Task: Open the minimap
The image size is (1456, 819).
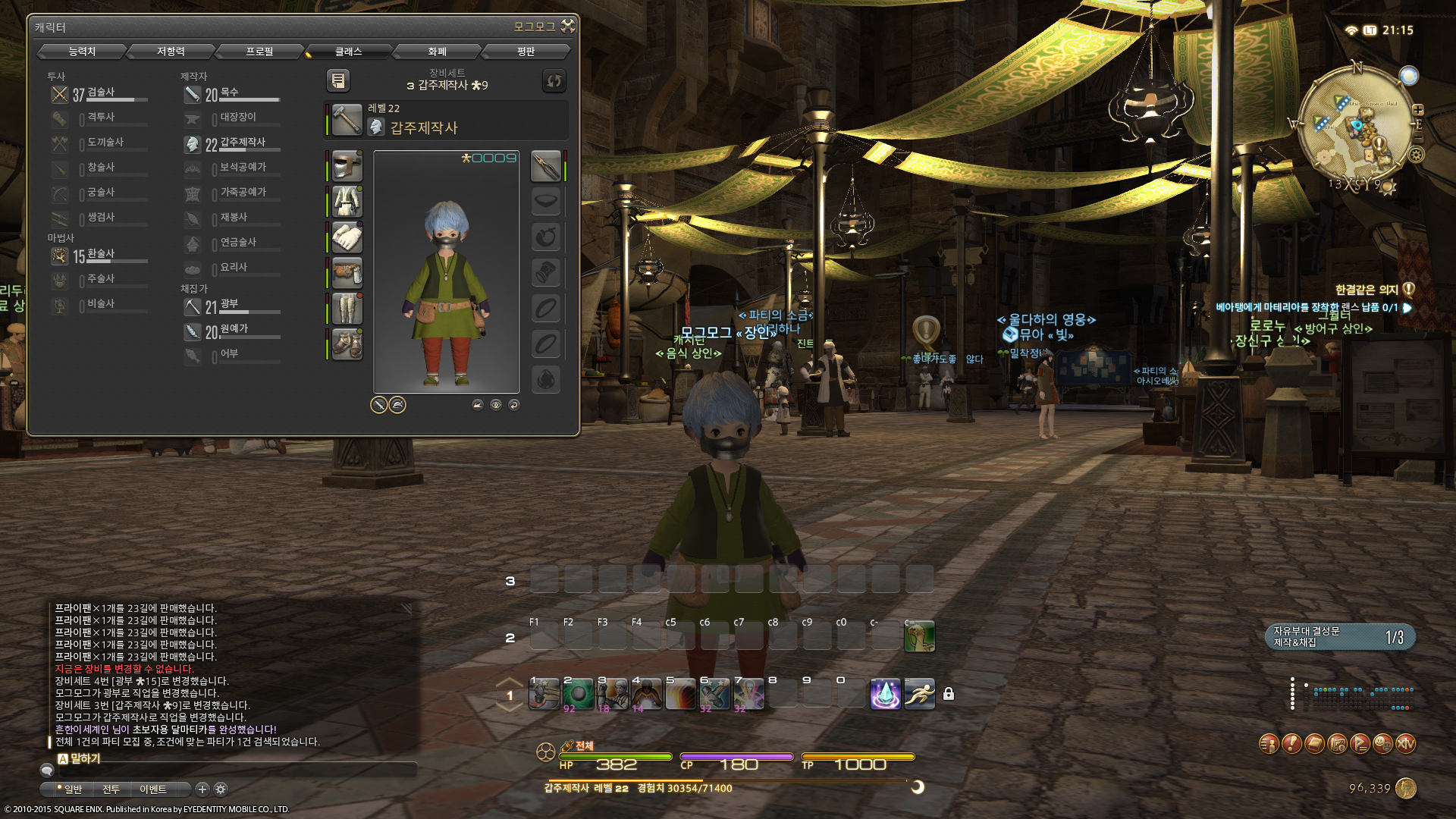Action: point(1357,127)
